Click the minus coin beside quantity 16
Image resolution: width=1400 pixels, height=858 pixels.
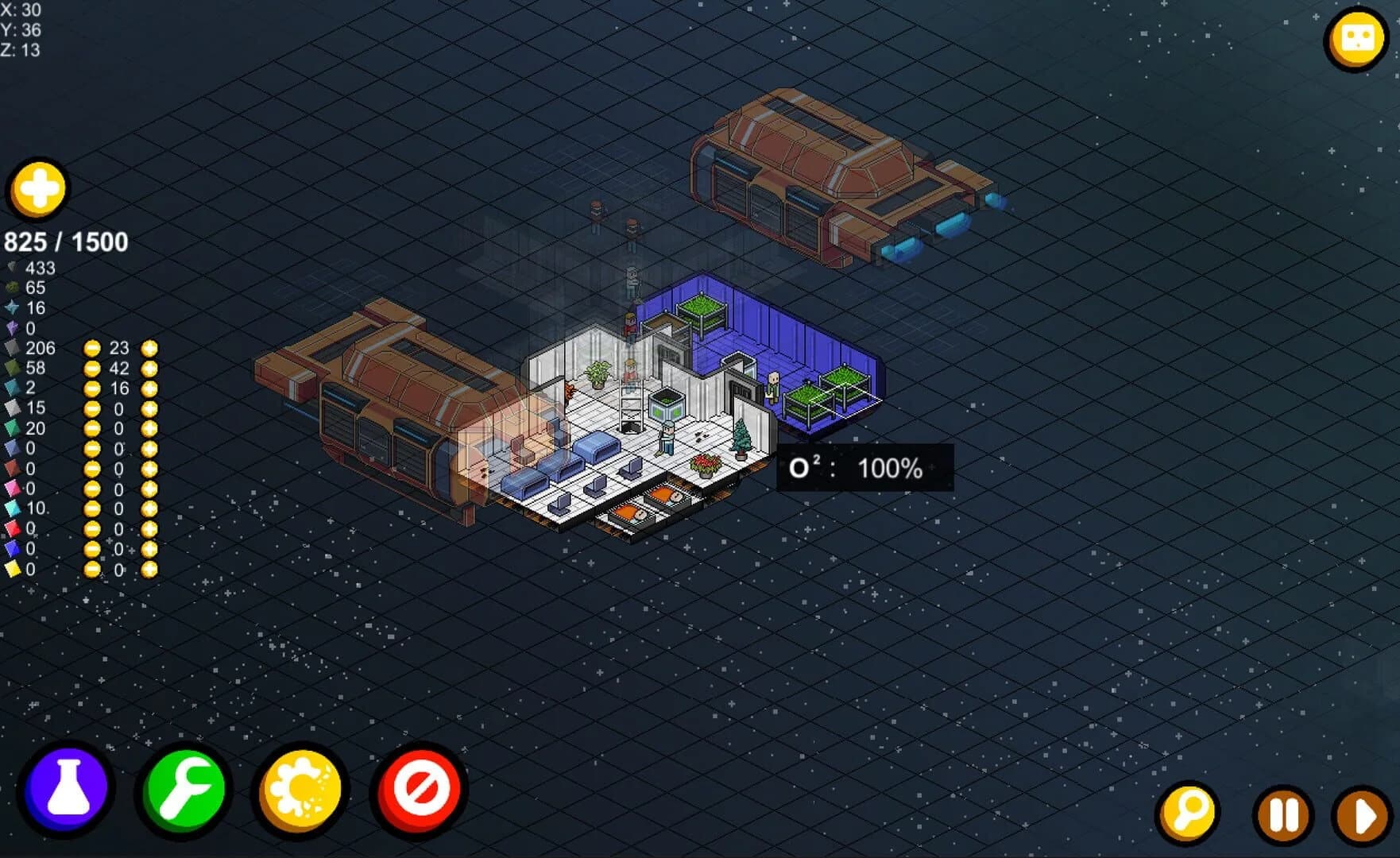92,388
